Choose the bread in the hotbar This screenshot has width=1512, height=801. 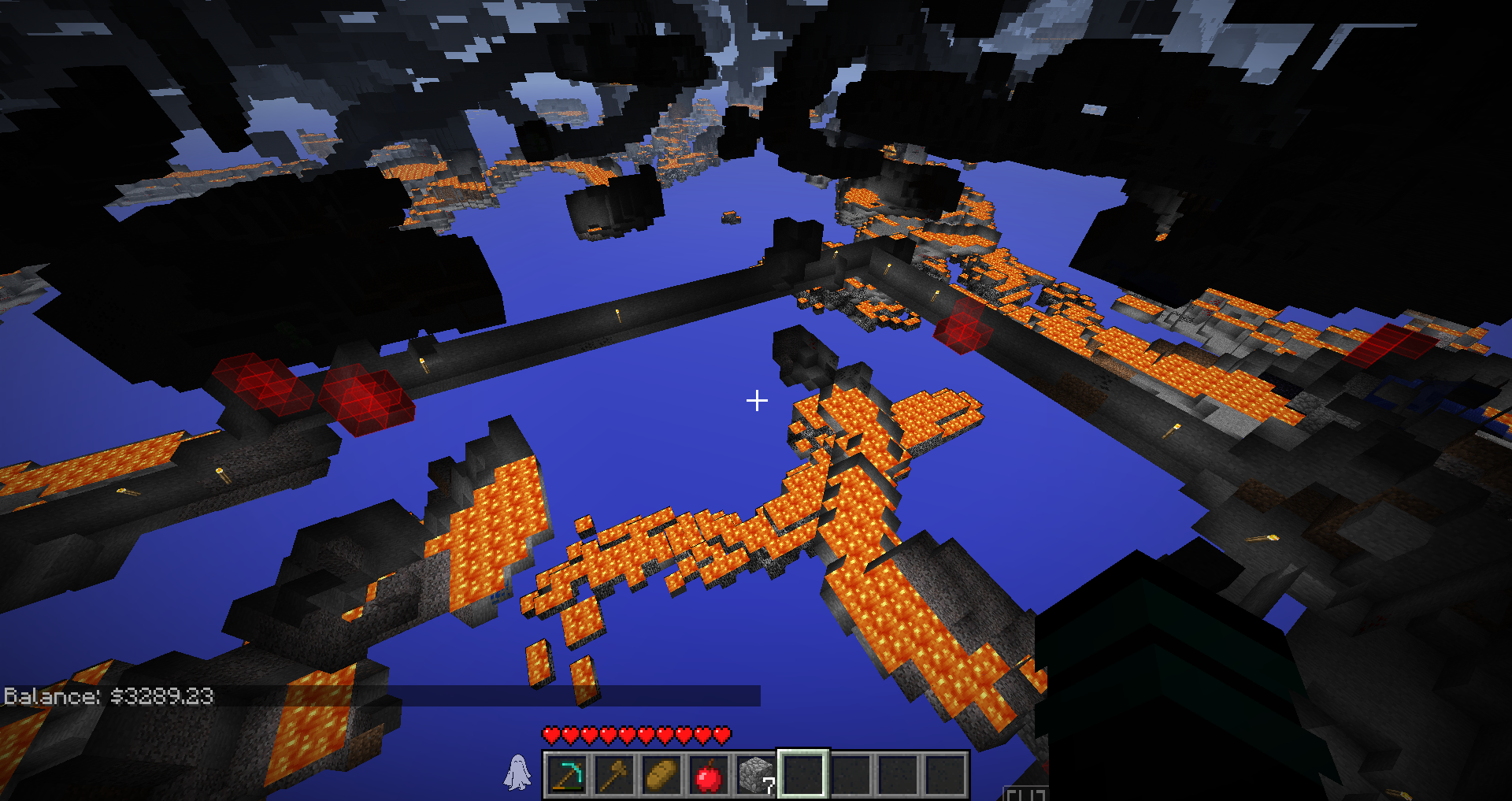tap(661, 775)
